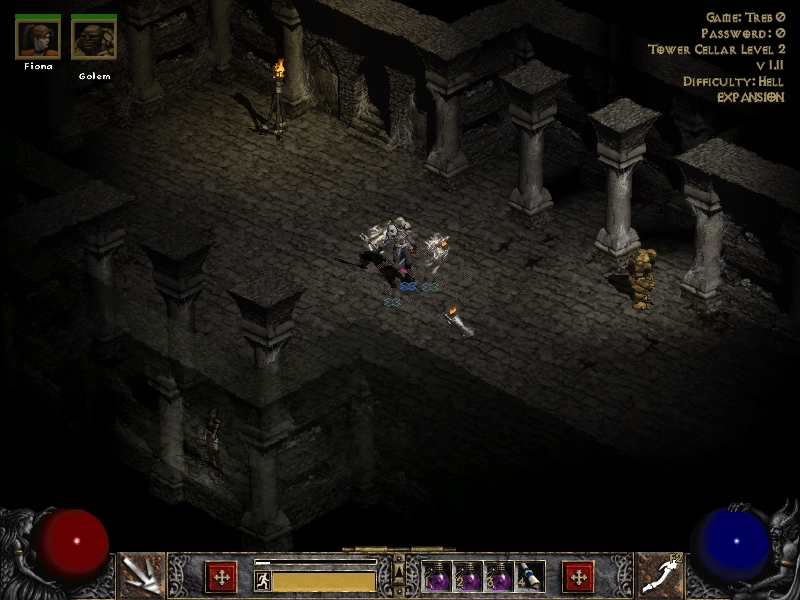Use the scroll in belt slot 4

coord(530,577)
